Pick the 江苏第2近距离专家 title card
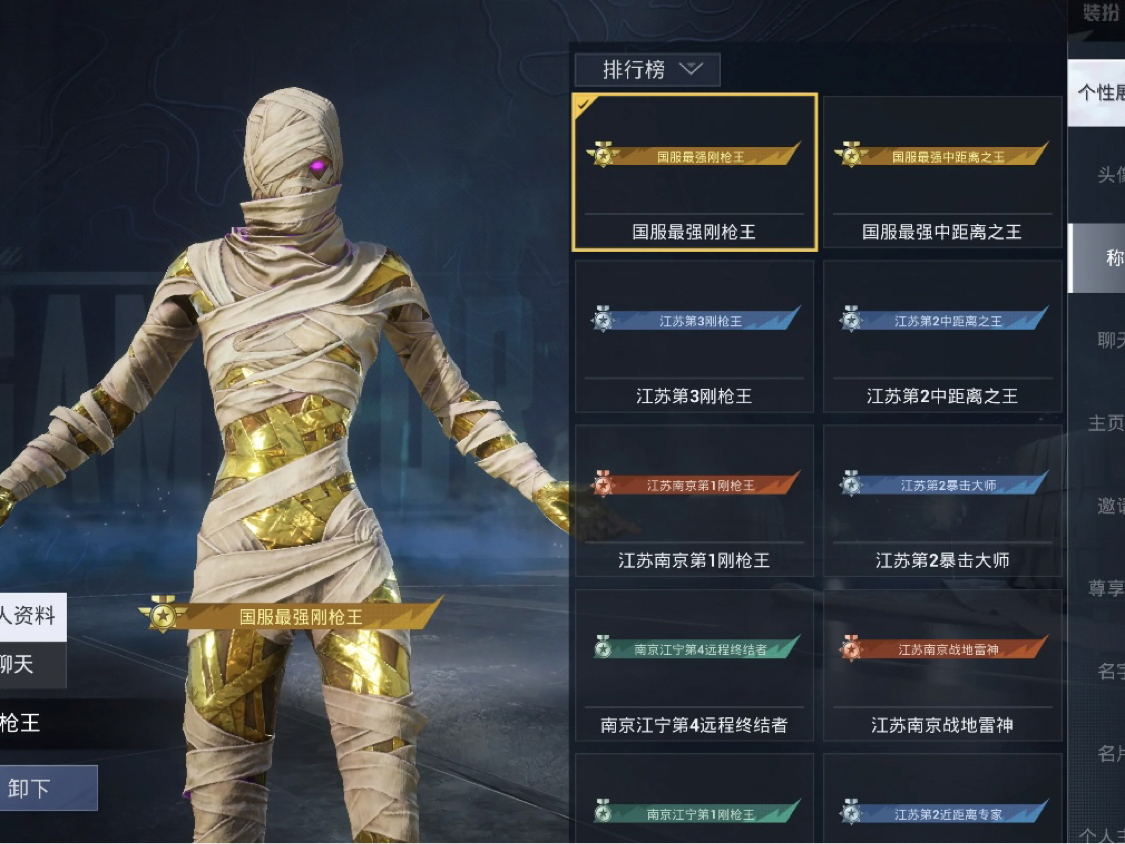The height and width of the screenshot is (844, 1125). 942,800
